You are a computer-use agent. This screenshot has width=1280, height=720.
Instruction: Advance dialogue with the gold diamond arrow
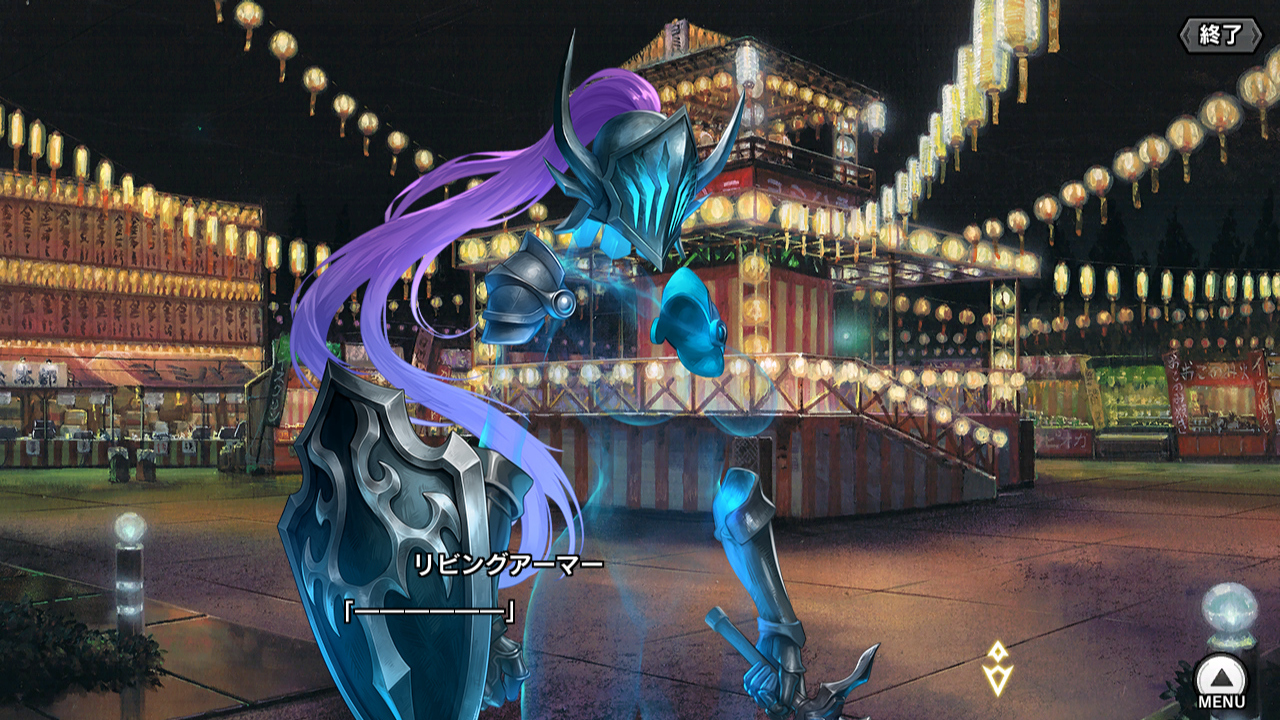997,668
